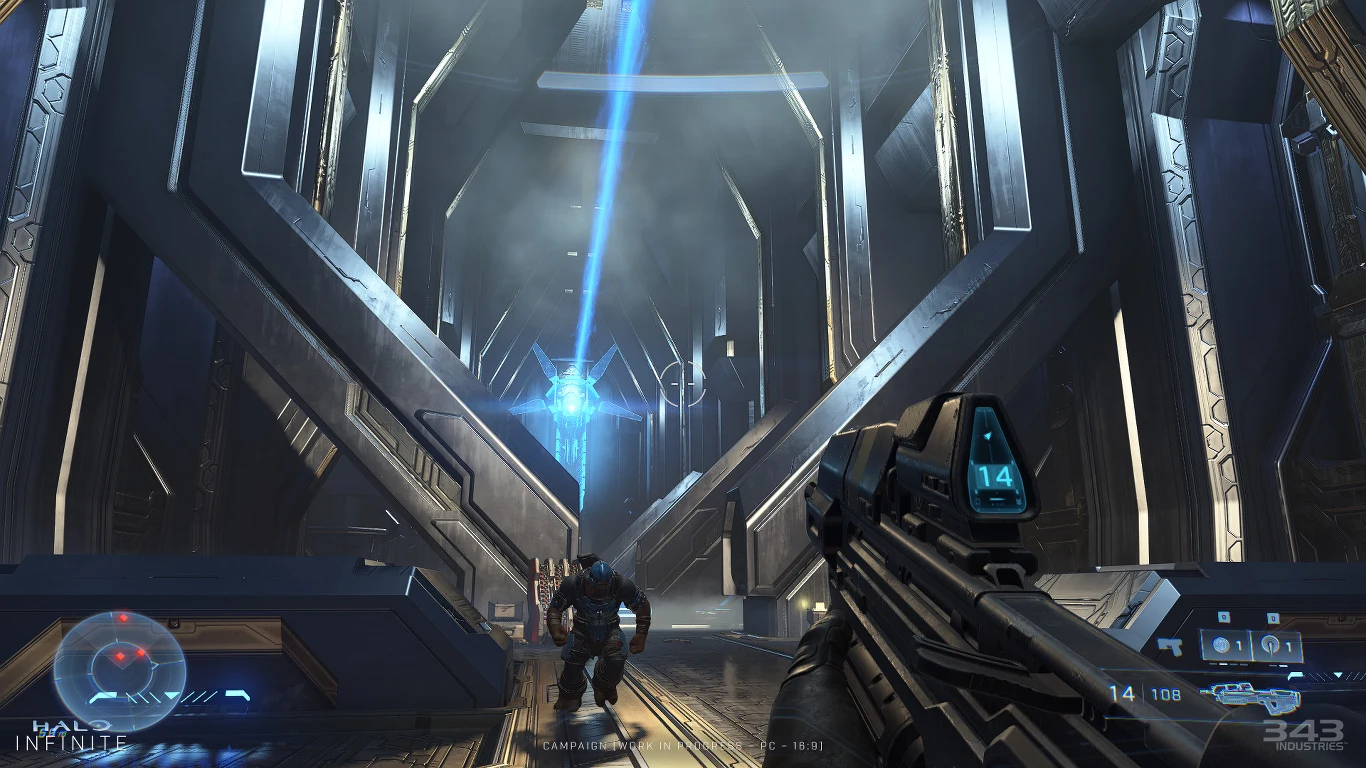This screenshot has height=768, width=1366.
Task: Click the nearest red enemy blip on the radar
Action: click(120, 656)
